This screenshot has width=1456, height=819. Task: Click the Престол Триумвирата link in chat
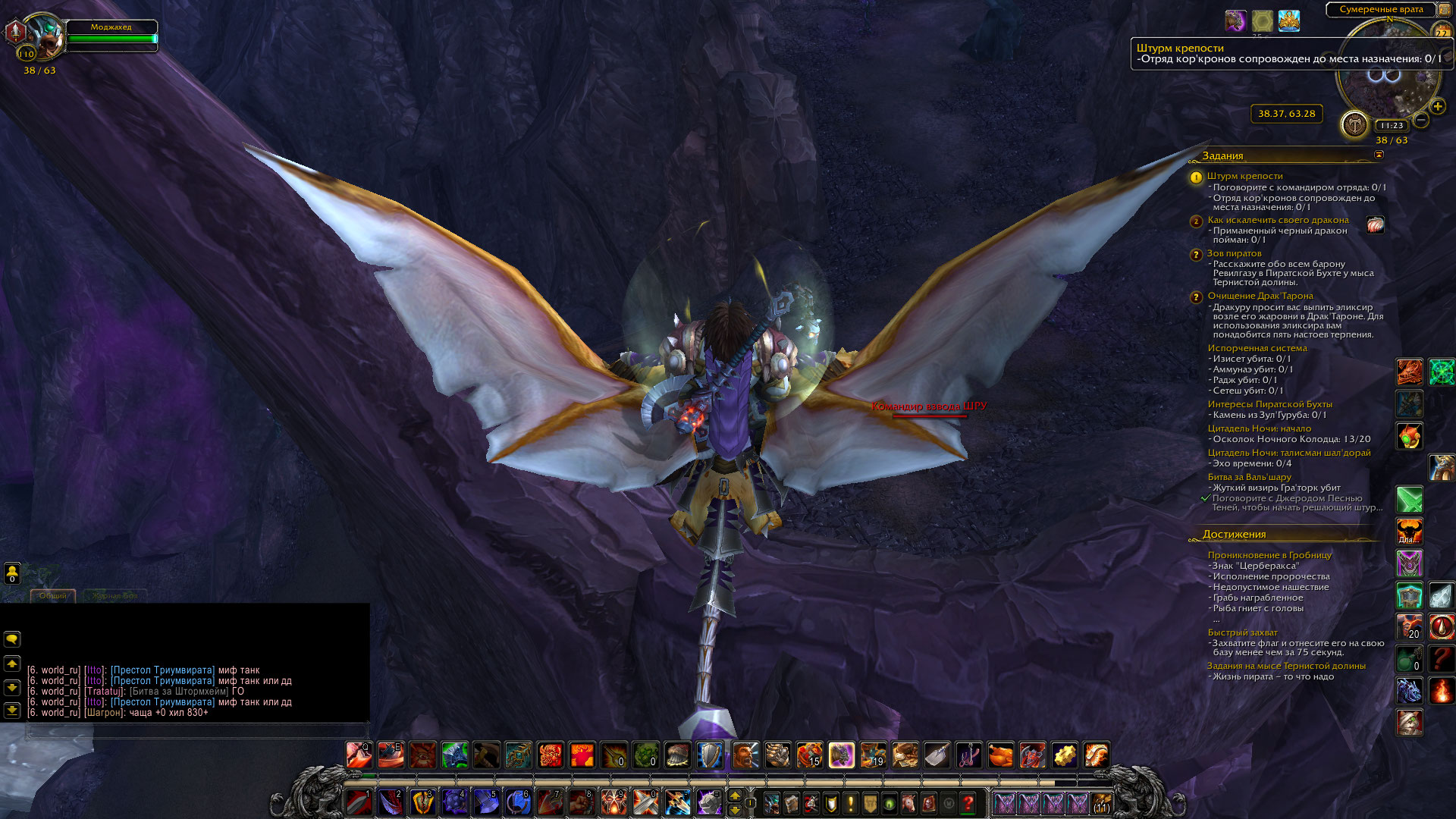click(x=162, y=670)
